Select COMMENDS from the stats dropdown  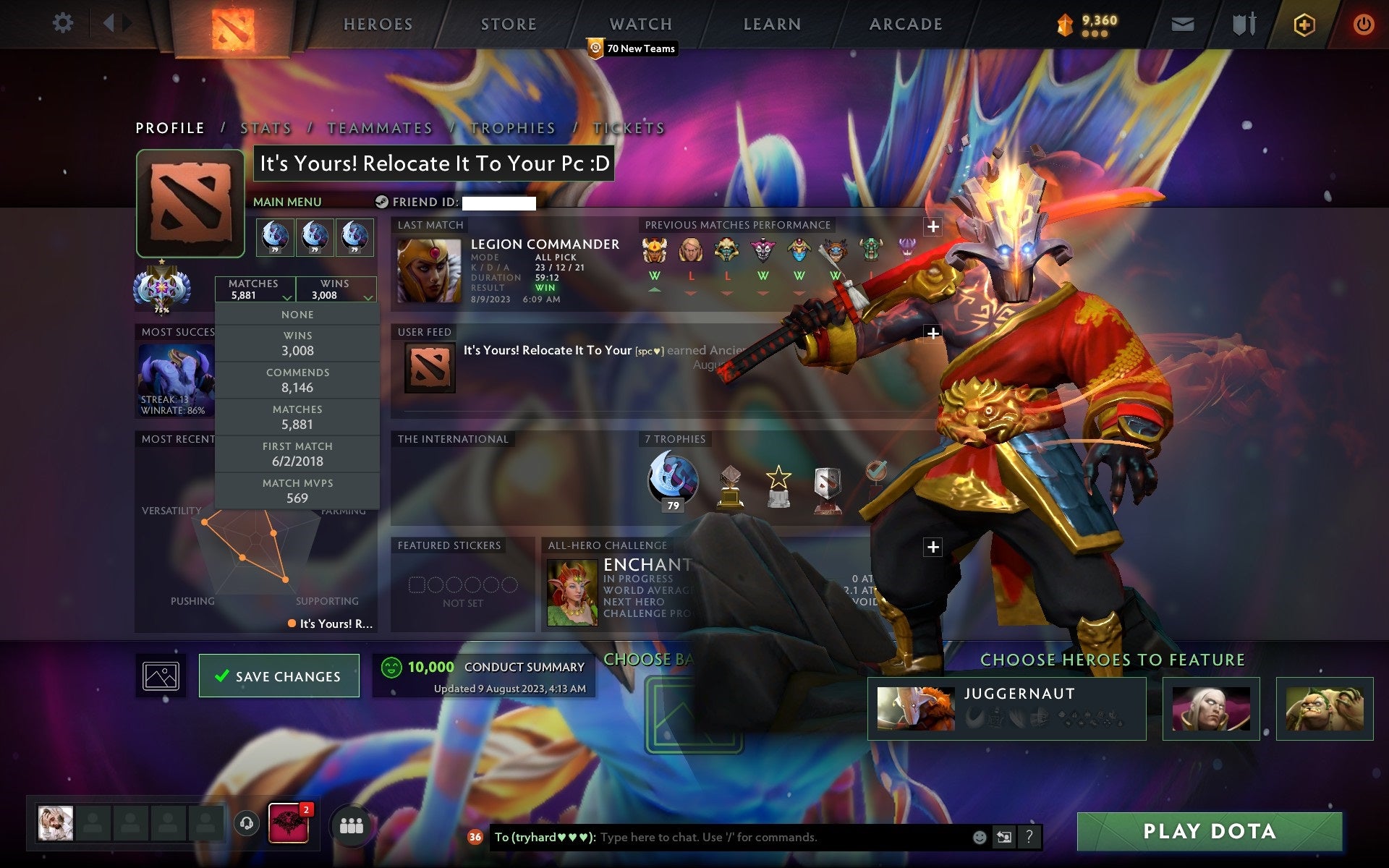click(298, 380)
